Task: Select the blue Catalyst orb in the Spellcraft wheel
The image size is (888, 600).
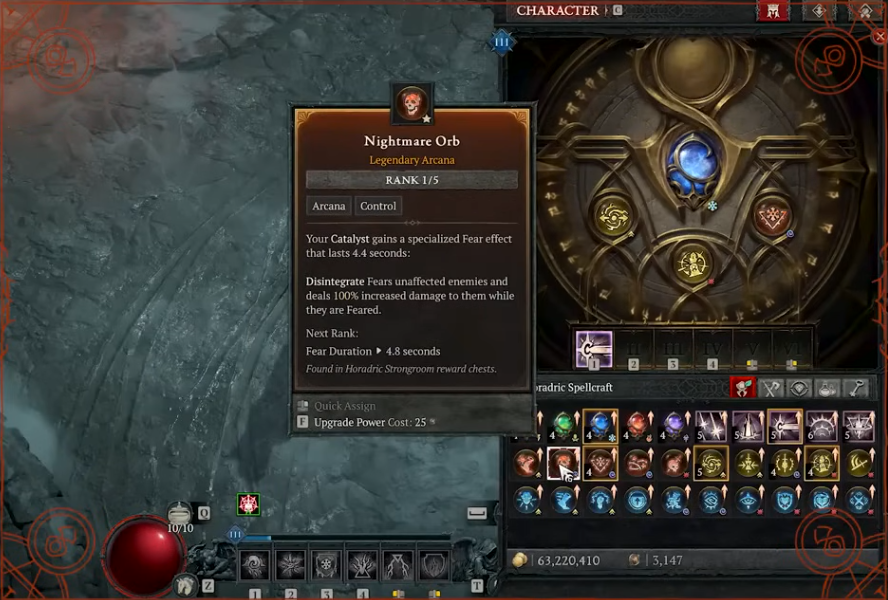Action: (x=694, y=162)
